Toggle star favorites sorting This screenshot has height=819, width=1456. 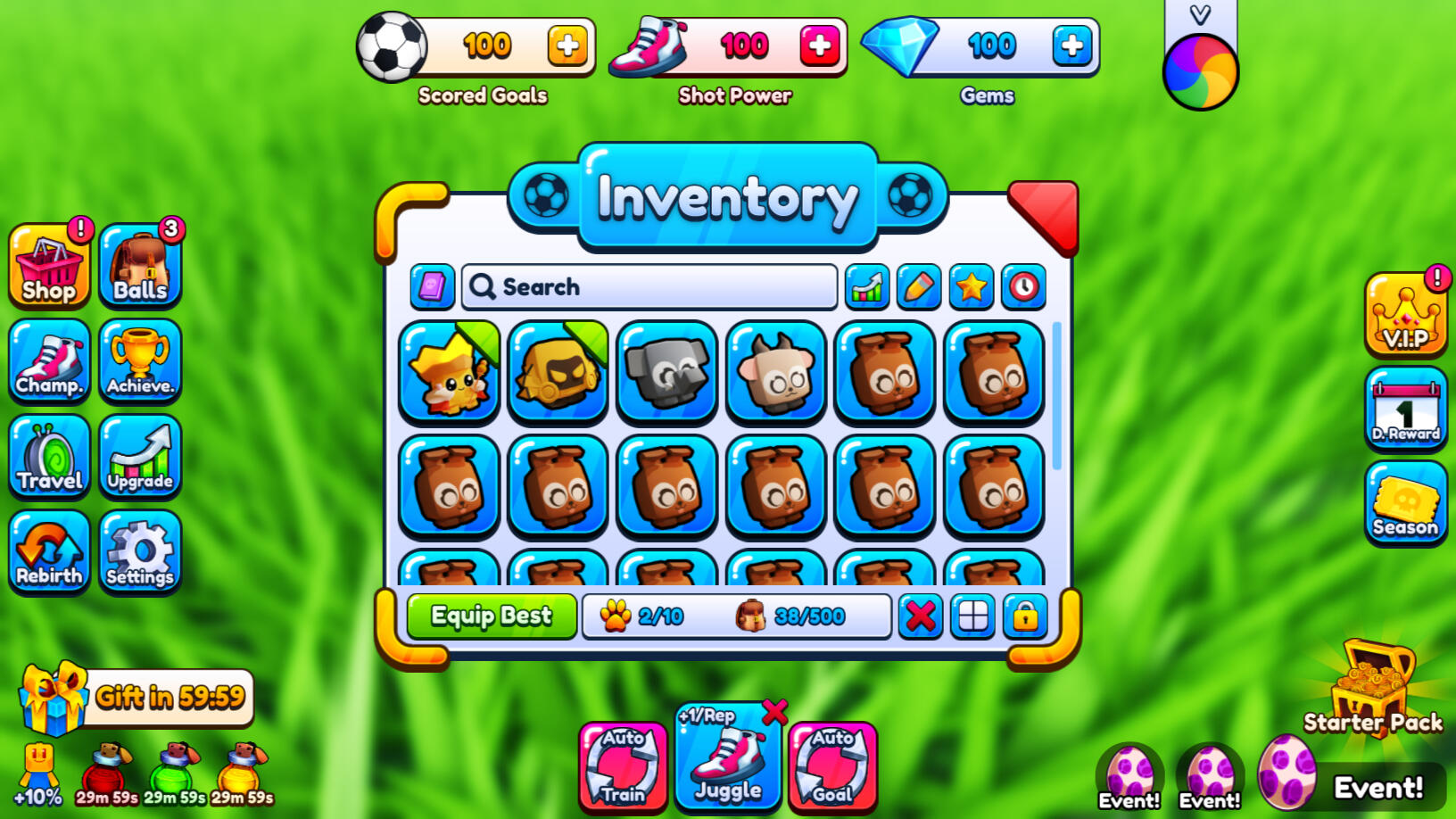click(x=972, y=287)
